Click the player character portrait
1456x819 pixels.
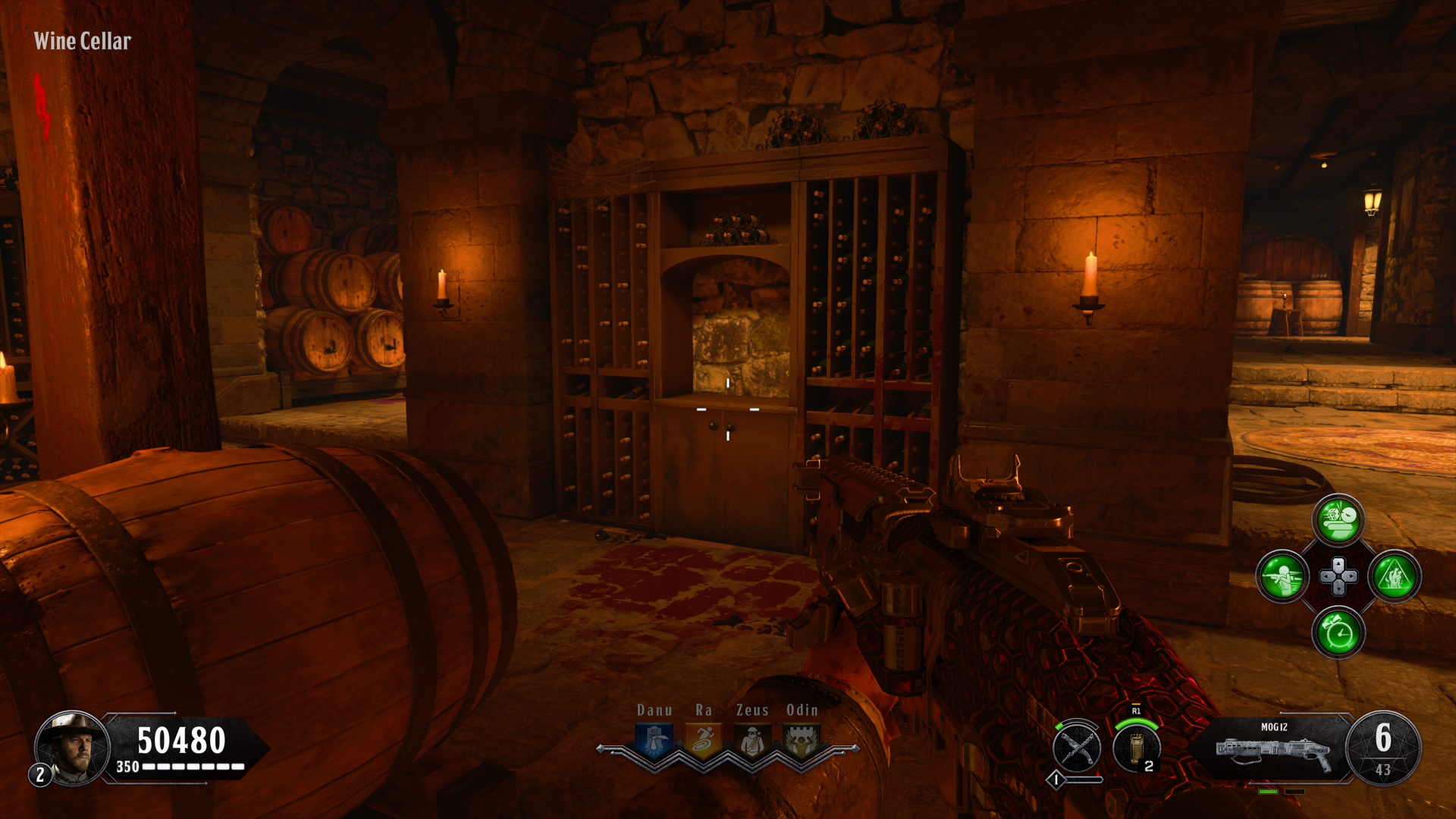74,748
